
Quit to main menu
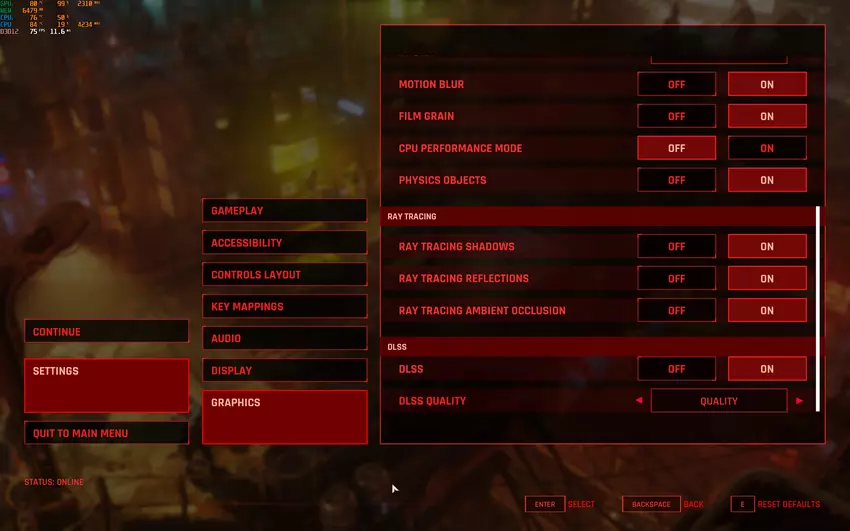[106, 433]
